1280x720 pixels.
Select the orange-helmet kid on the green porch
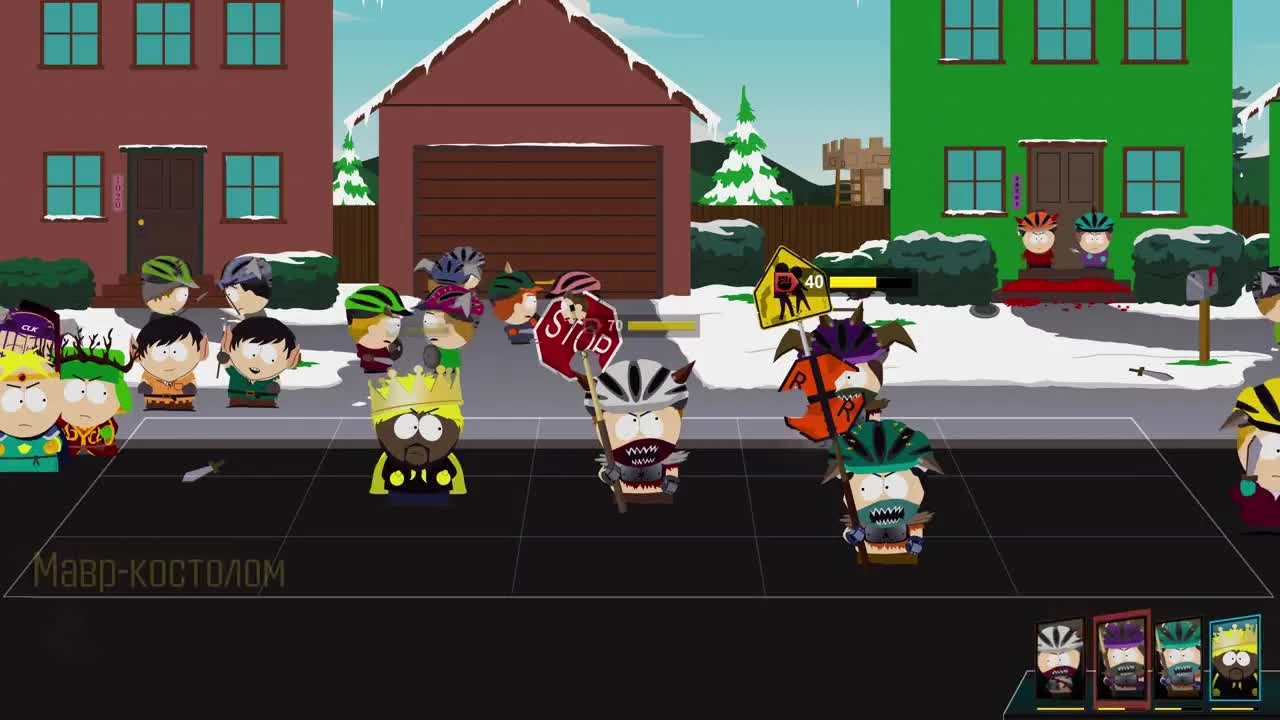click(x=1038, y=240)
